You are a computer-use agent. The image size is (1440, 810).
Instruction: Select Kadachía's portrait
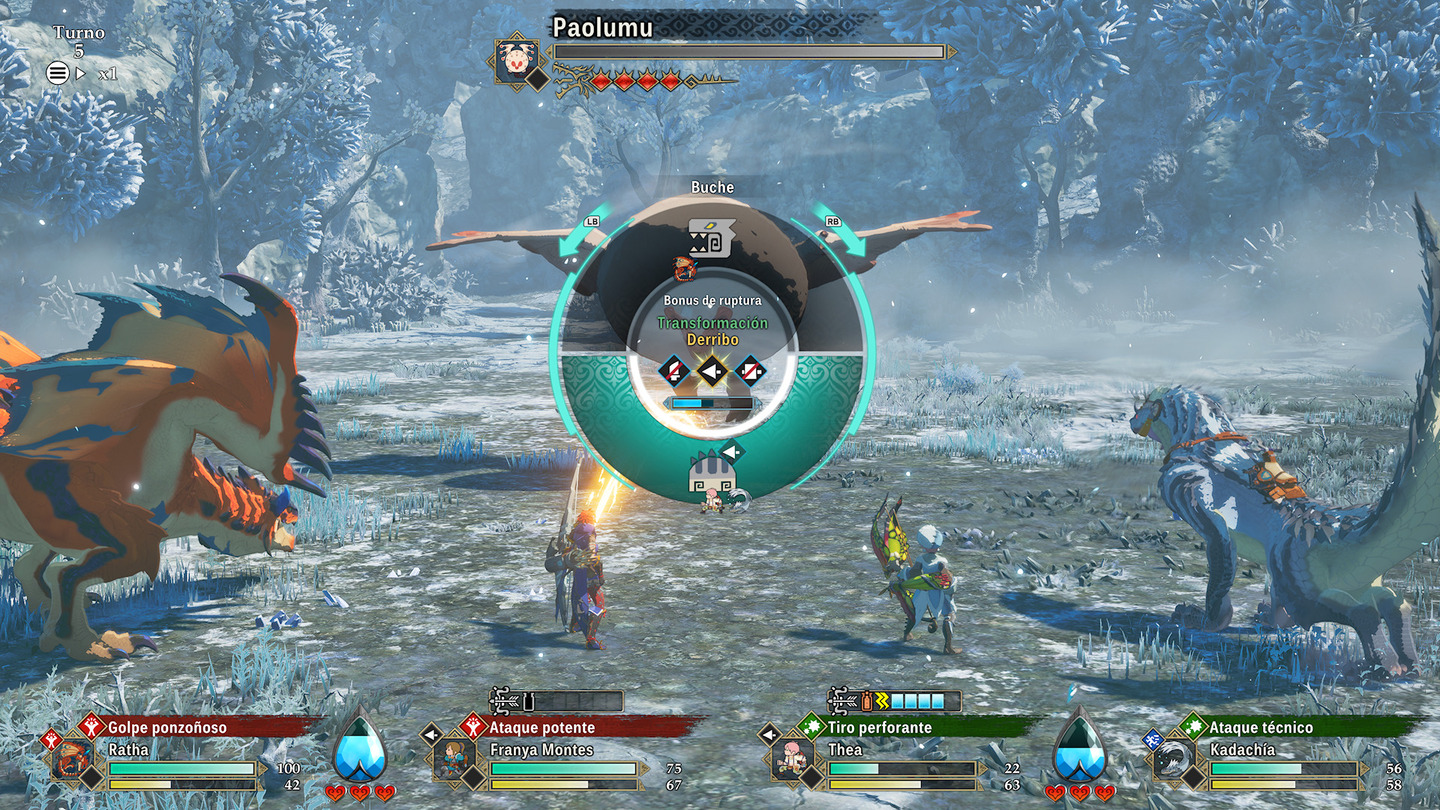pyautogui.click(x=1173, y=759)
